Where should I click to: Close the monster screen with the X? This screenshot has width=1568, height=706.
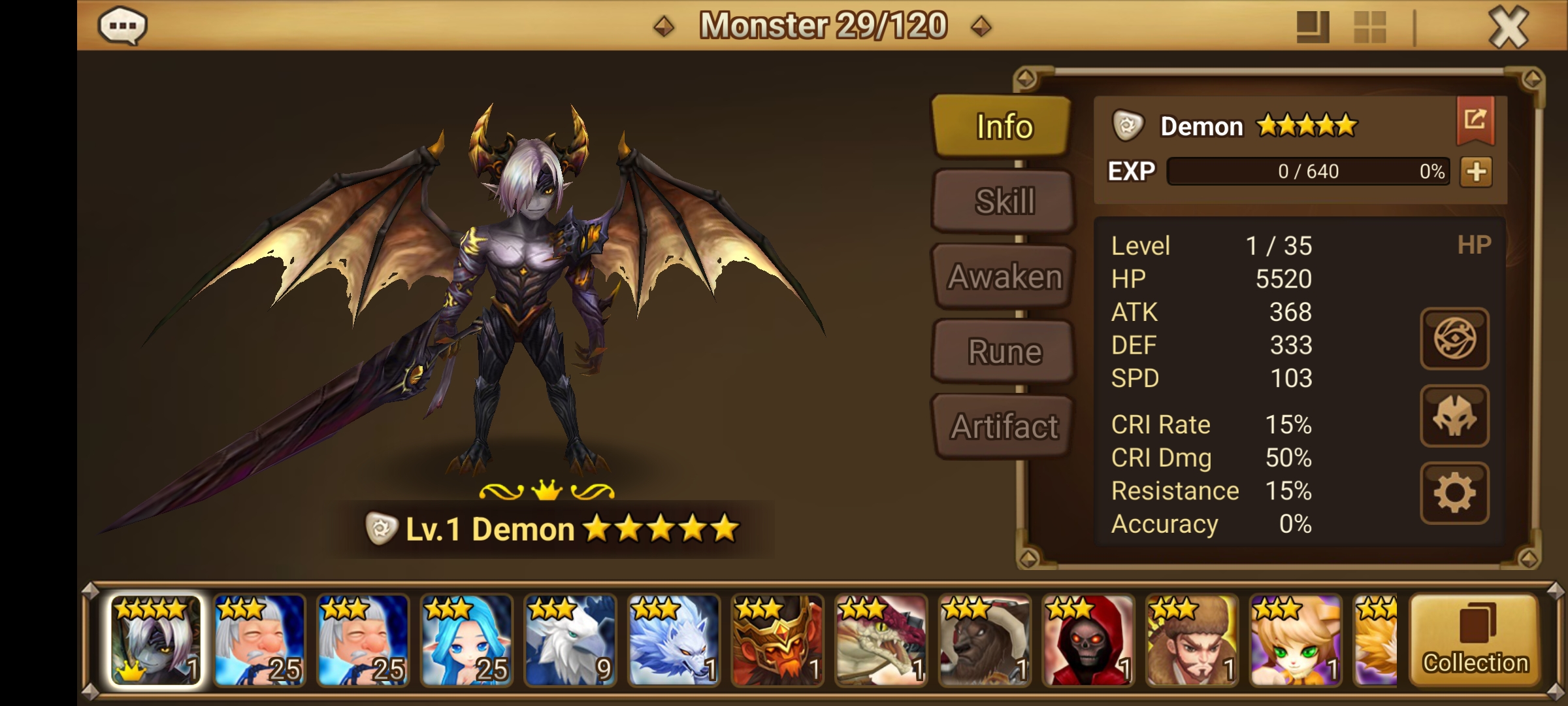click(1509, 27)
